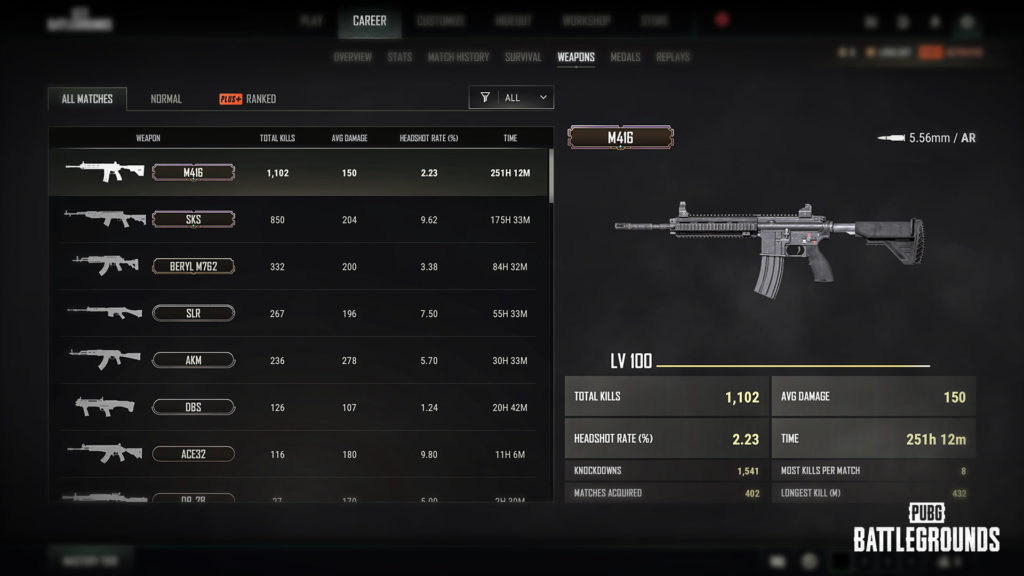The height and width of the screenshot is (576, 1024).
Task: Pick the SLR weapon row
Action: tap(300, 313)
